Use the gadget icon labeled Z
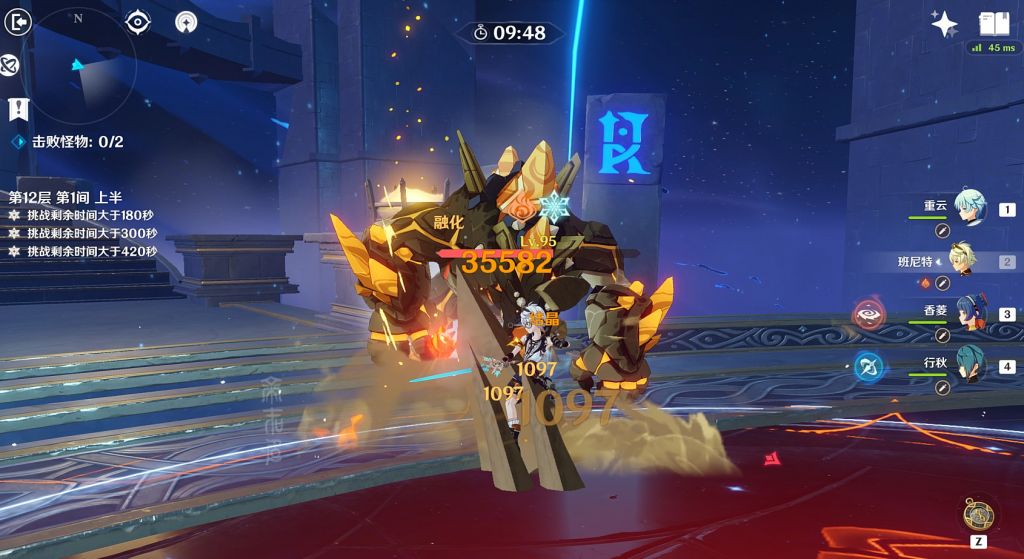Image resolution: width=1024 pixels, height=559 pixels. (979, 514)
